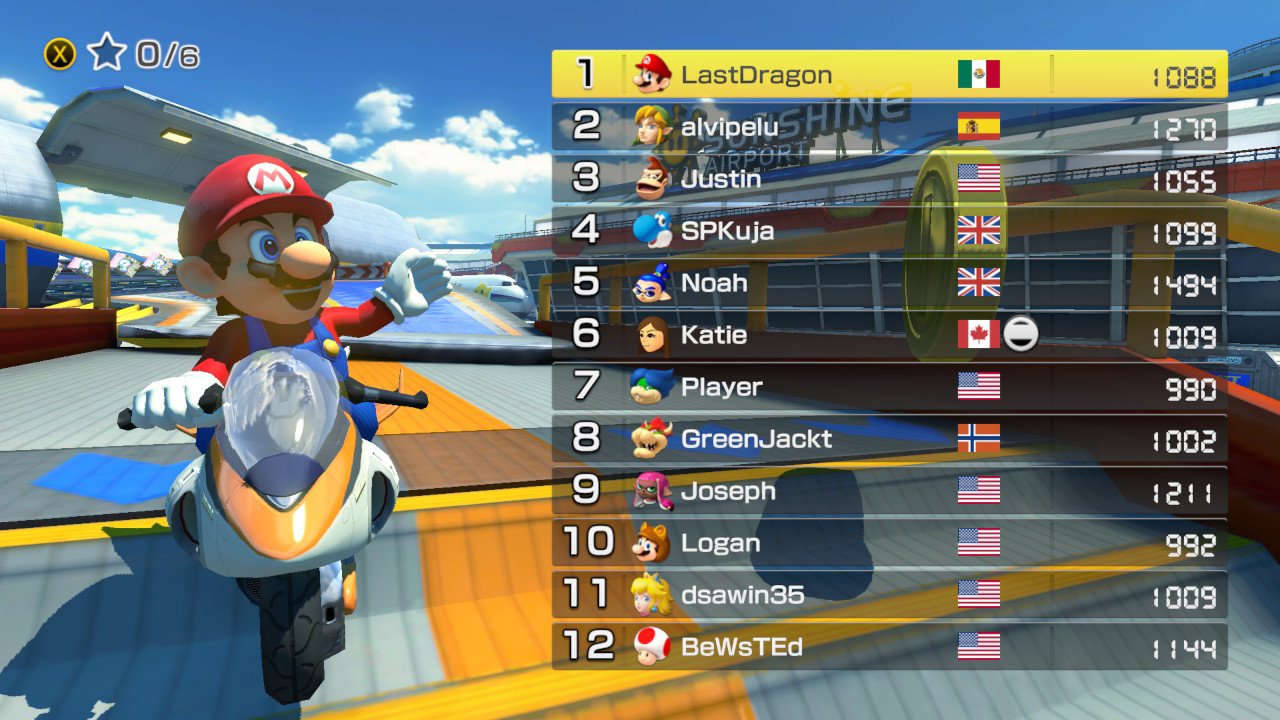
Task: Select Logan's tenth-place entry
Action: click(889, 542)
